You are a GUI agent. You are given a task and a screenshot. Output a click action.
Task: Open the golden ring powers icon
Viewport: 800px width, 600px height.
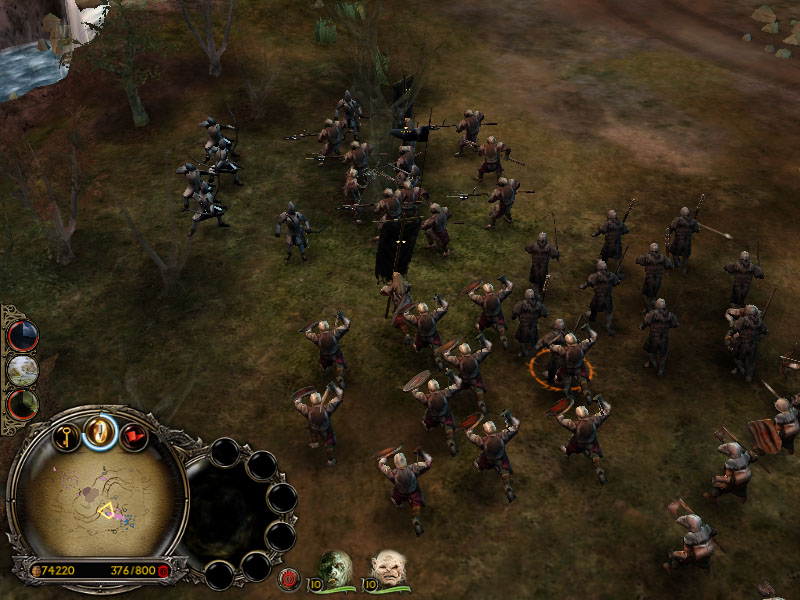[x=100, y=431]
